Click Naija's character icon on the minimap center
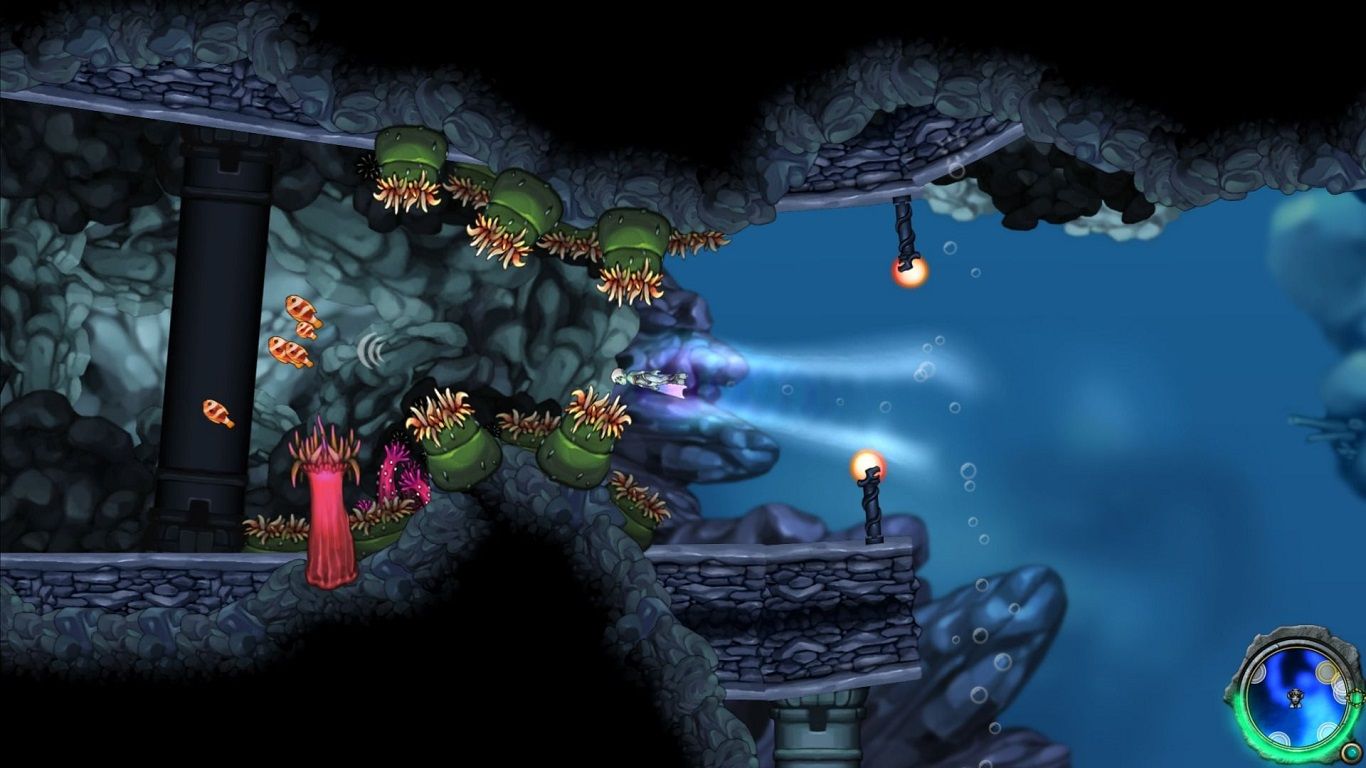The height and width of the screenshot is (768, 1366). point(1295,697)
